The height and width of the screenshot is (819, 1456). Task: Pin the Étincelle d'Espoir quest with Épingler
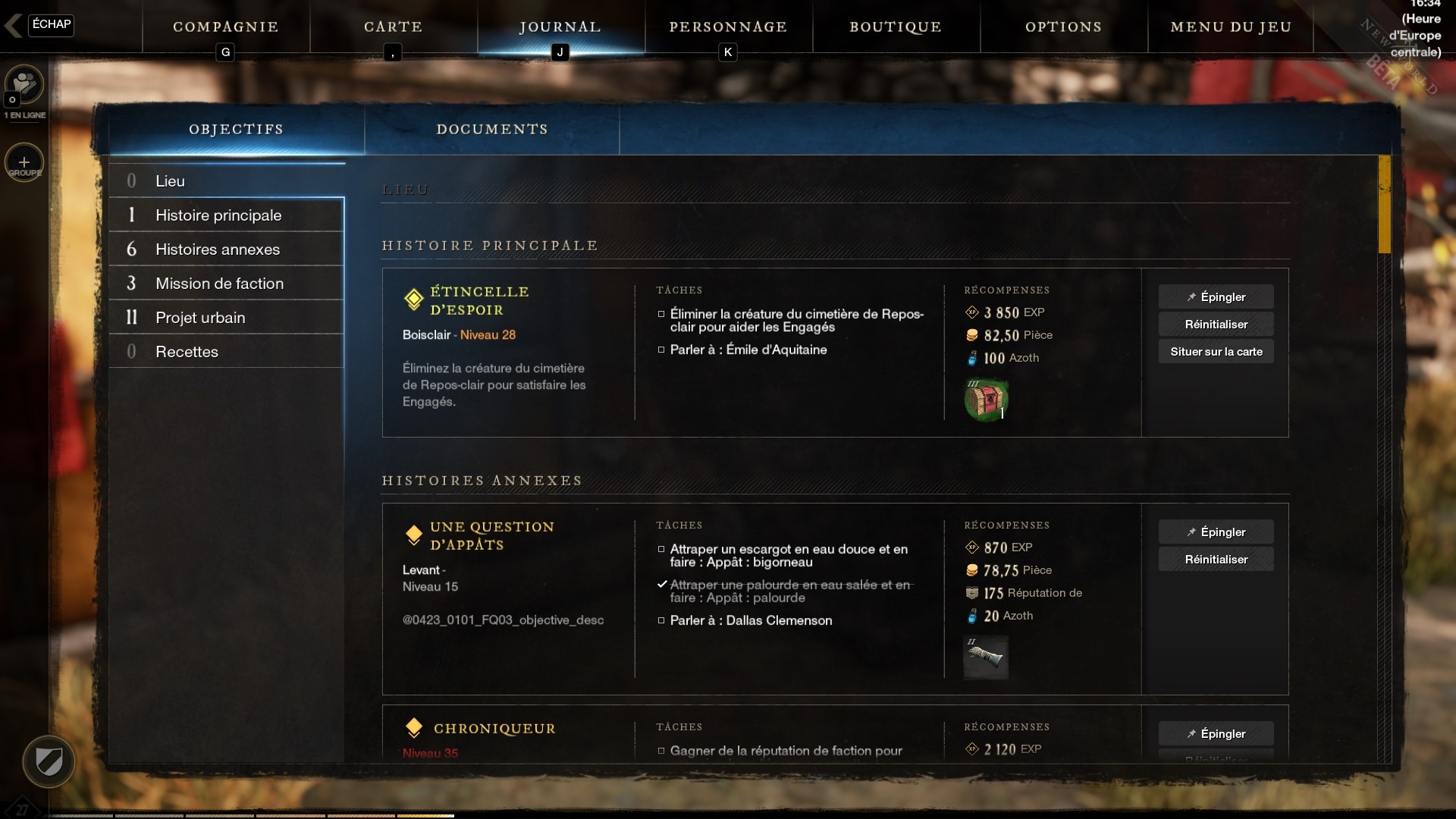tap(1216, 297)
